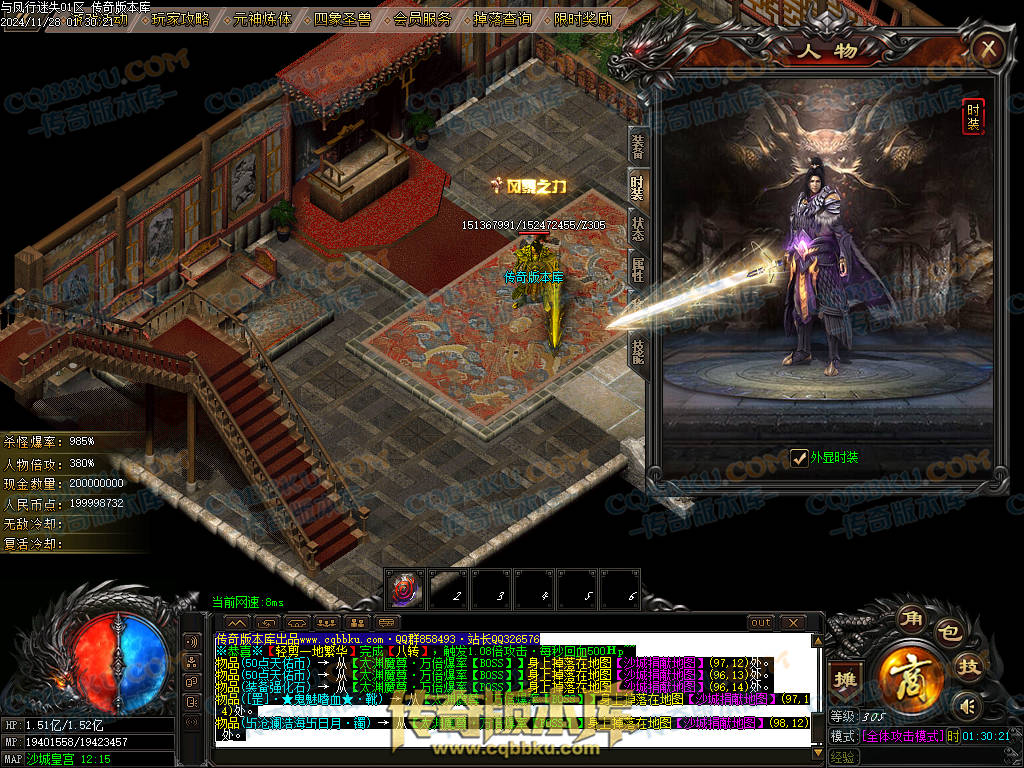
Task: Open the 掉落查询 drop lookup
Action: 503,19
